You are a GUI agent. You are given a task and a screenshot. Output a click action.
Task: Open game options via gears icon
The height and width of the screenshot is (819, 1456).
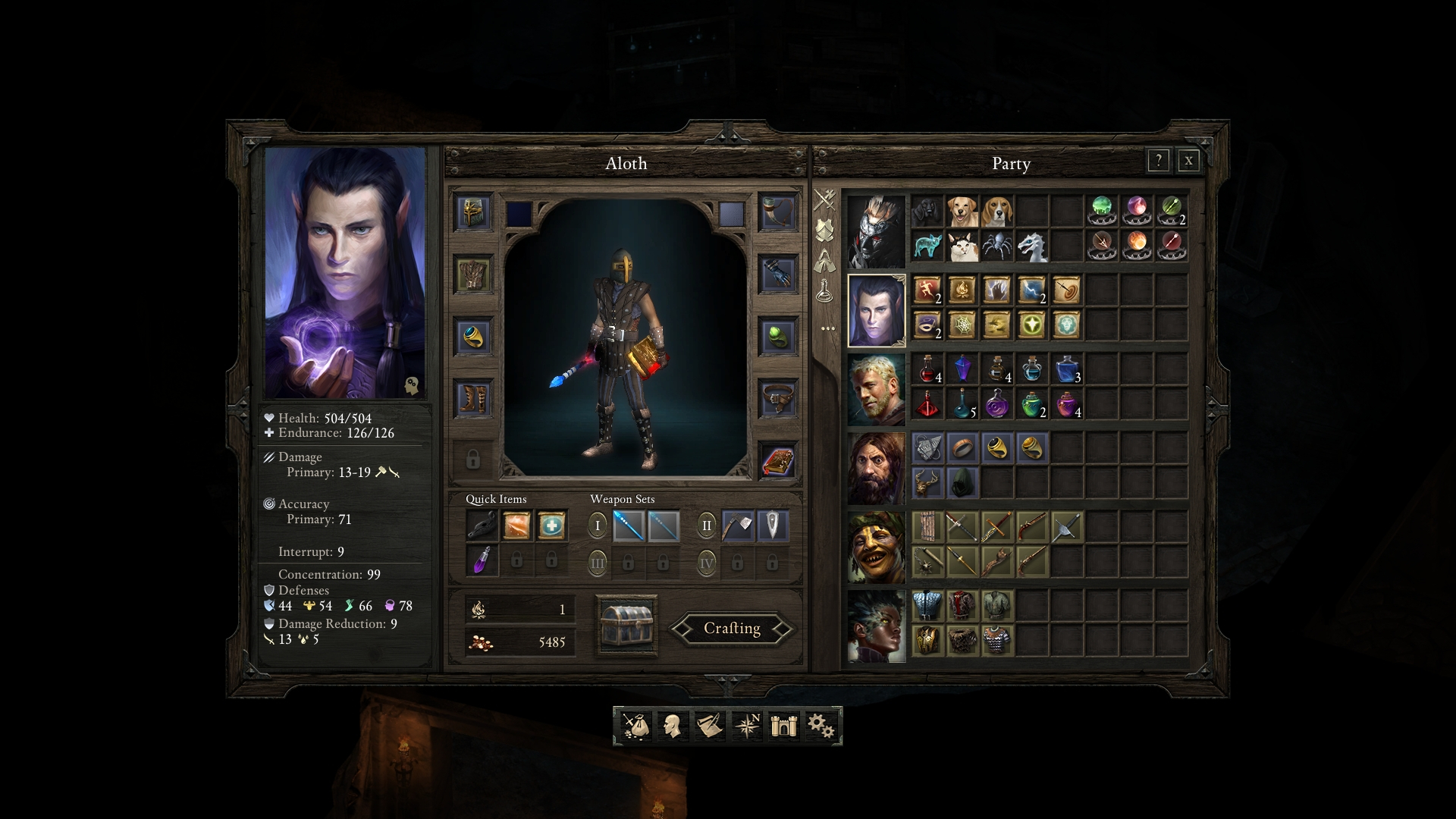point(824,726)
